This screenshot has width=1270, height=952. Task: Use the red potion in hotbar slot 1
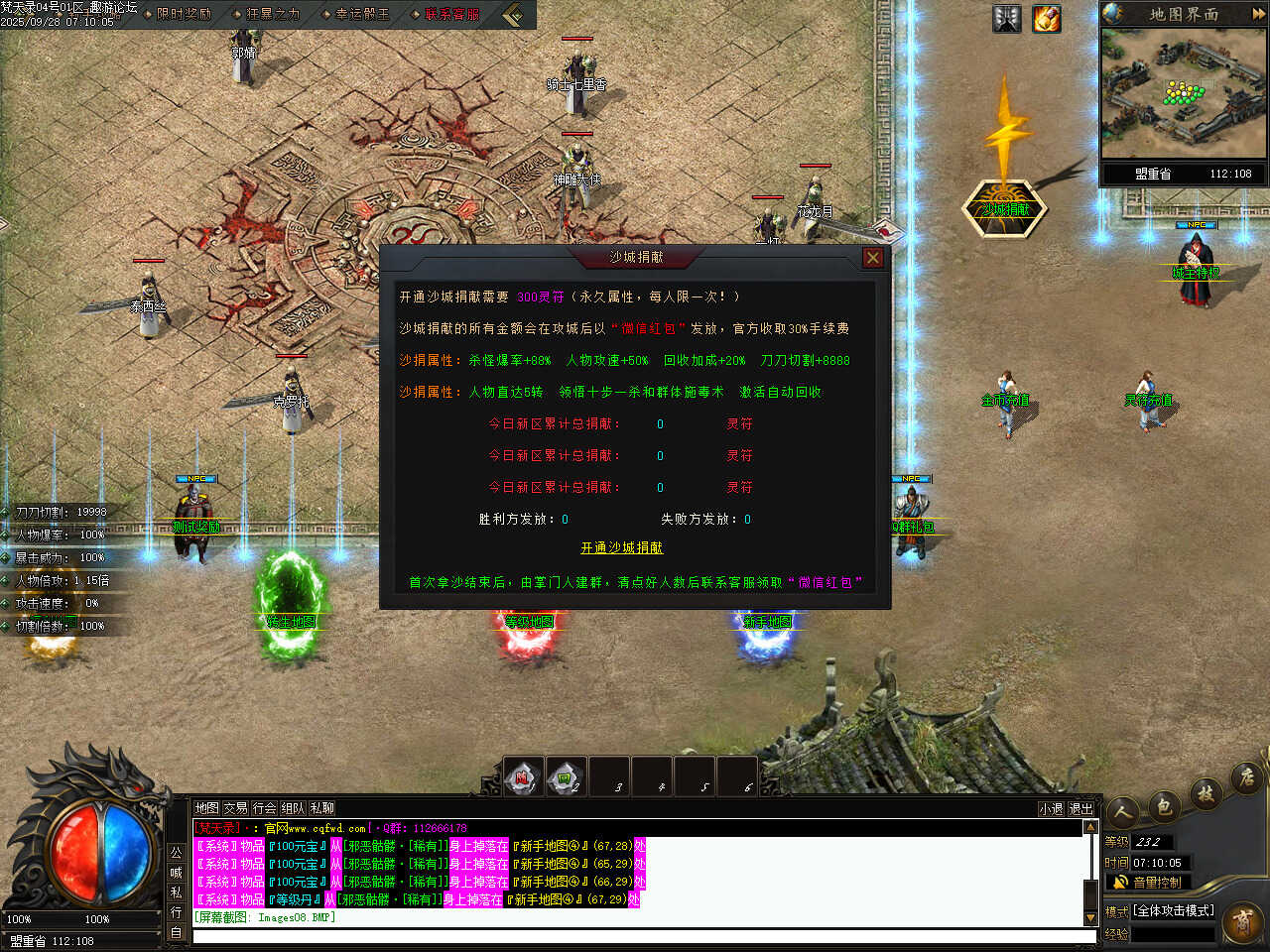coord(523,776)
